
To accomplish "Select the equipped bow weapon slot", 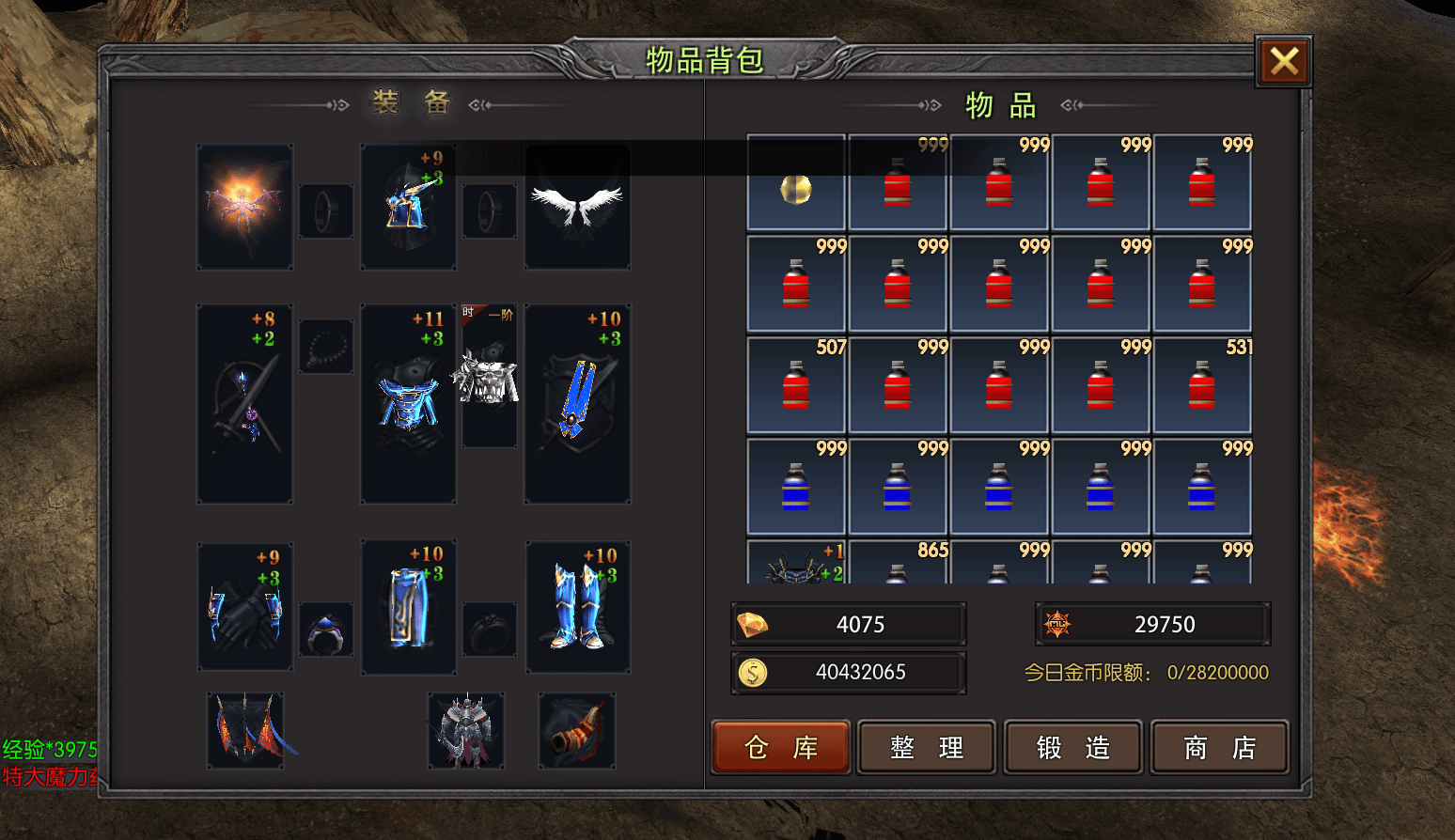I will [x=244, y=404].
